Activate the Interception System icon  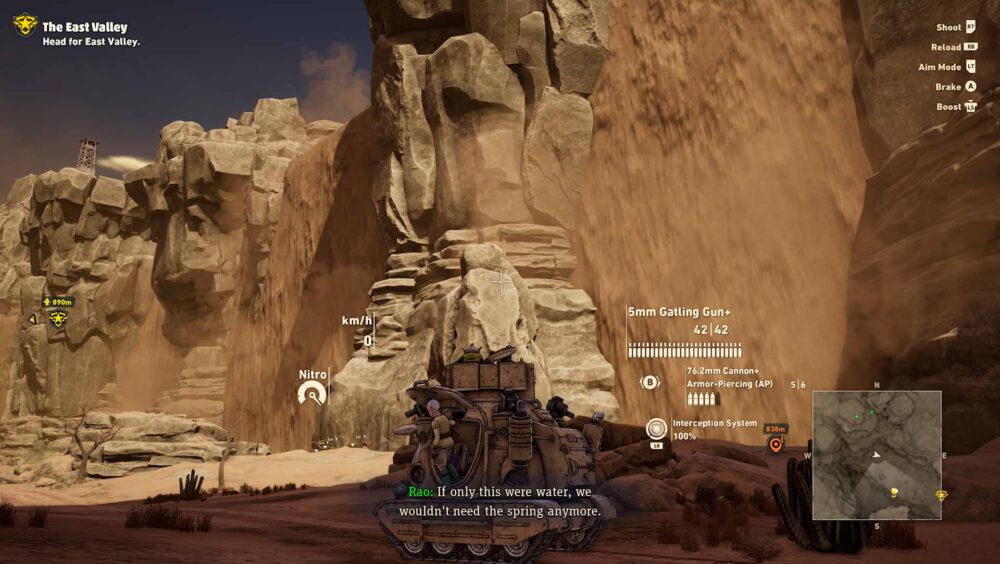(x=656, y=428)
